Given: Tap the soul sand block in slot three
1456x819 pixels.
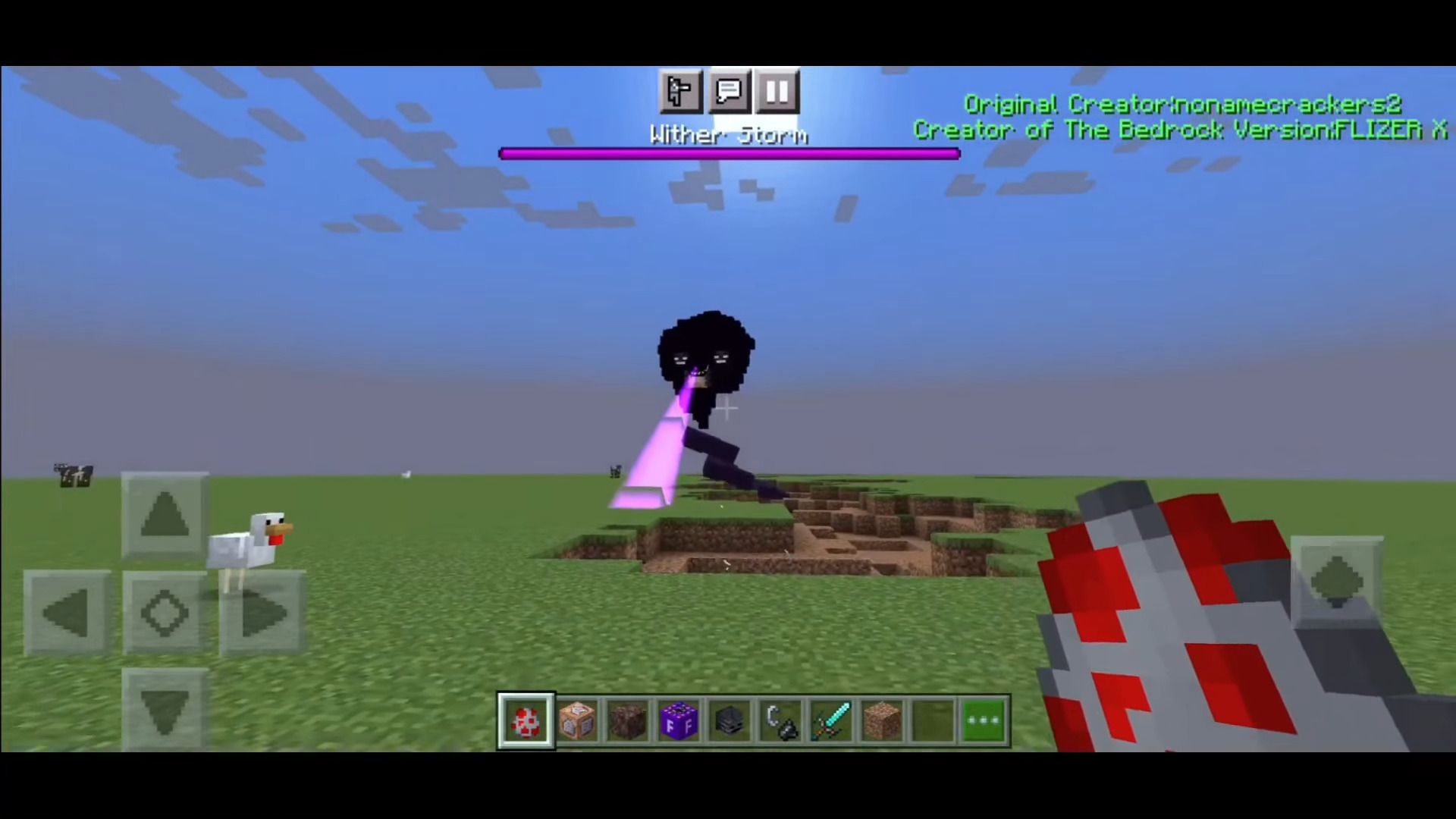Looking at the screenshot, I should coord(627,720).
